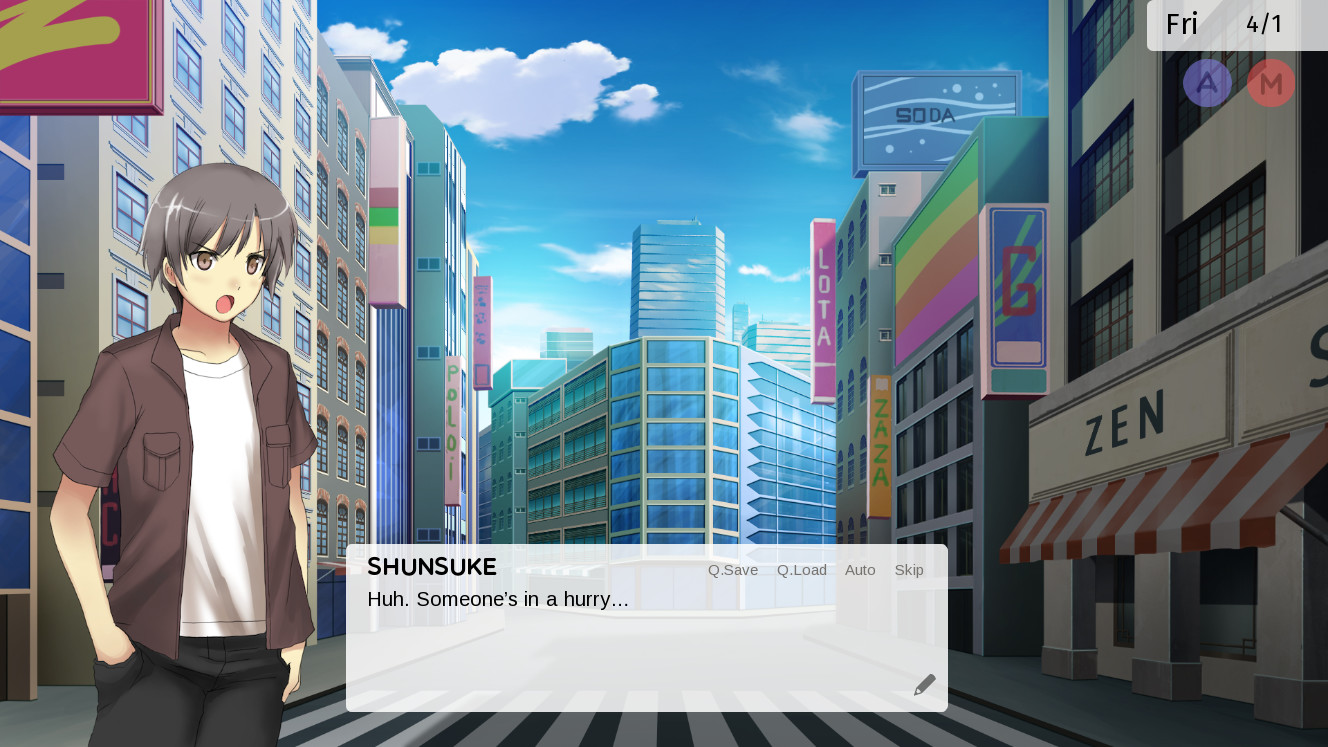Click the SHUNSUKE name label
Viewport: 1328px width, 747px height.
pyautogui.click(x=431, y=567)
